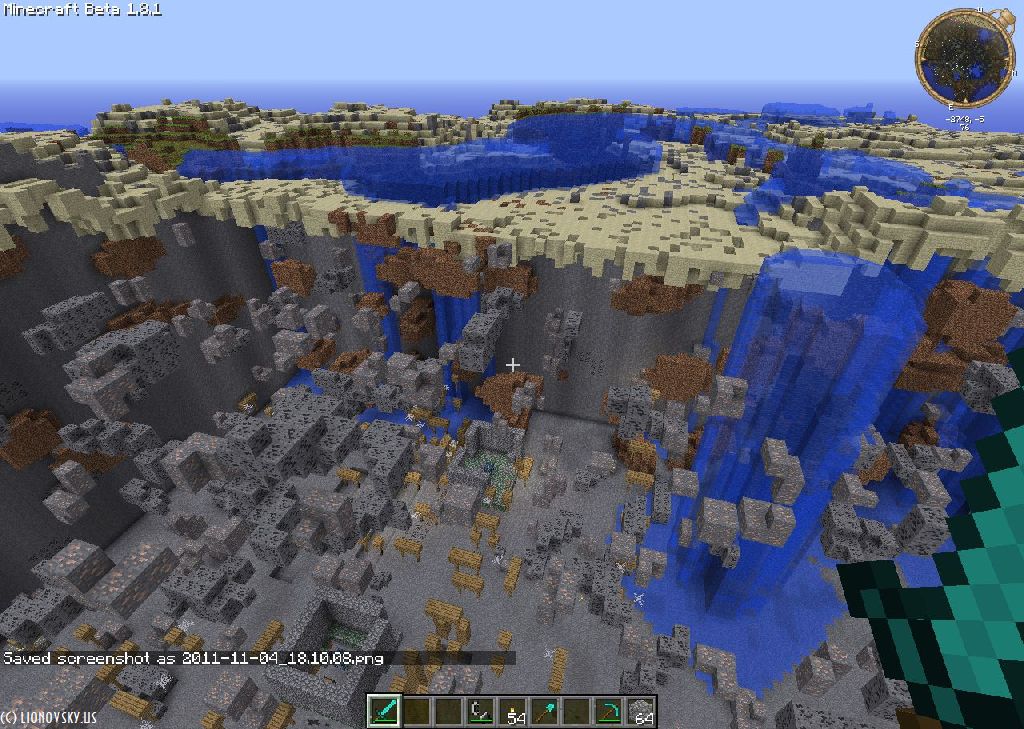Select the torch stack of 54

pos(513,711)
